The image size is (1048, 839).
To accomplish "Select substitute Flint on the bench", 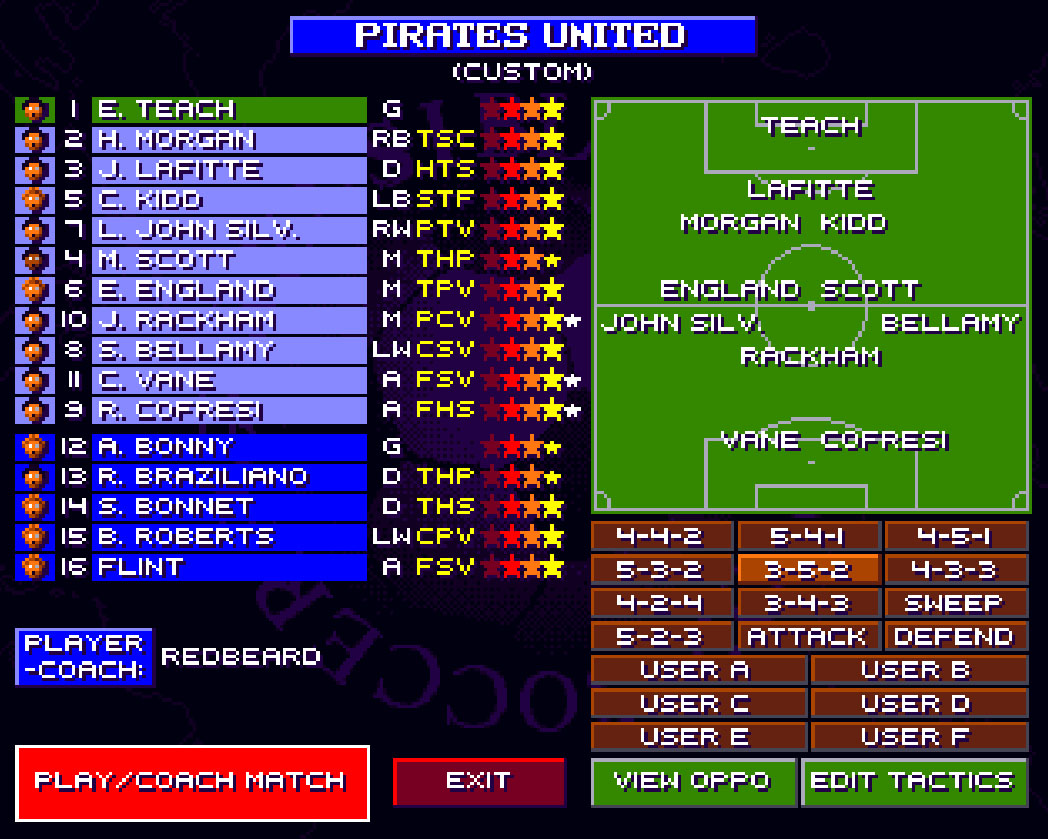I will click(229, 567).
